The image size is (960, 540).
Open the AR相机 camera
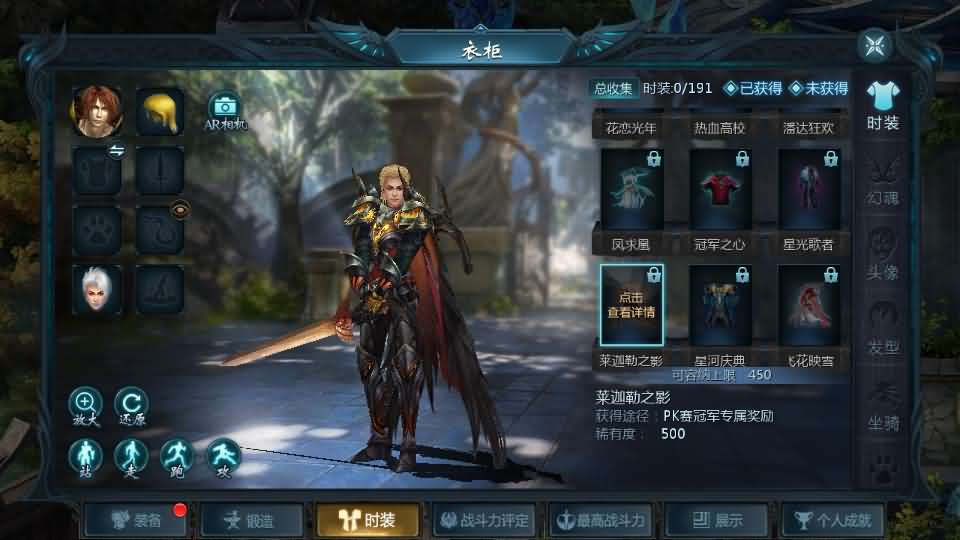[x=225, y=108]
